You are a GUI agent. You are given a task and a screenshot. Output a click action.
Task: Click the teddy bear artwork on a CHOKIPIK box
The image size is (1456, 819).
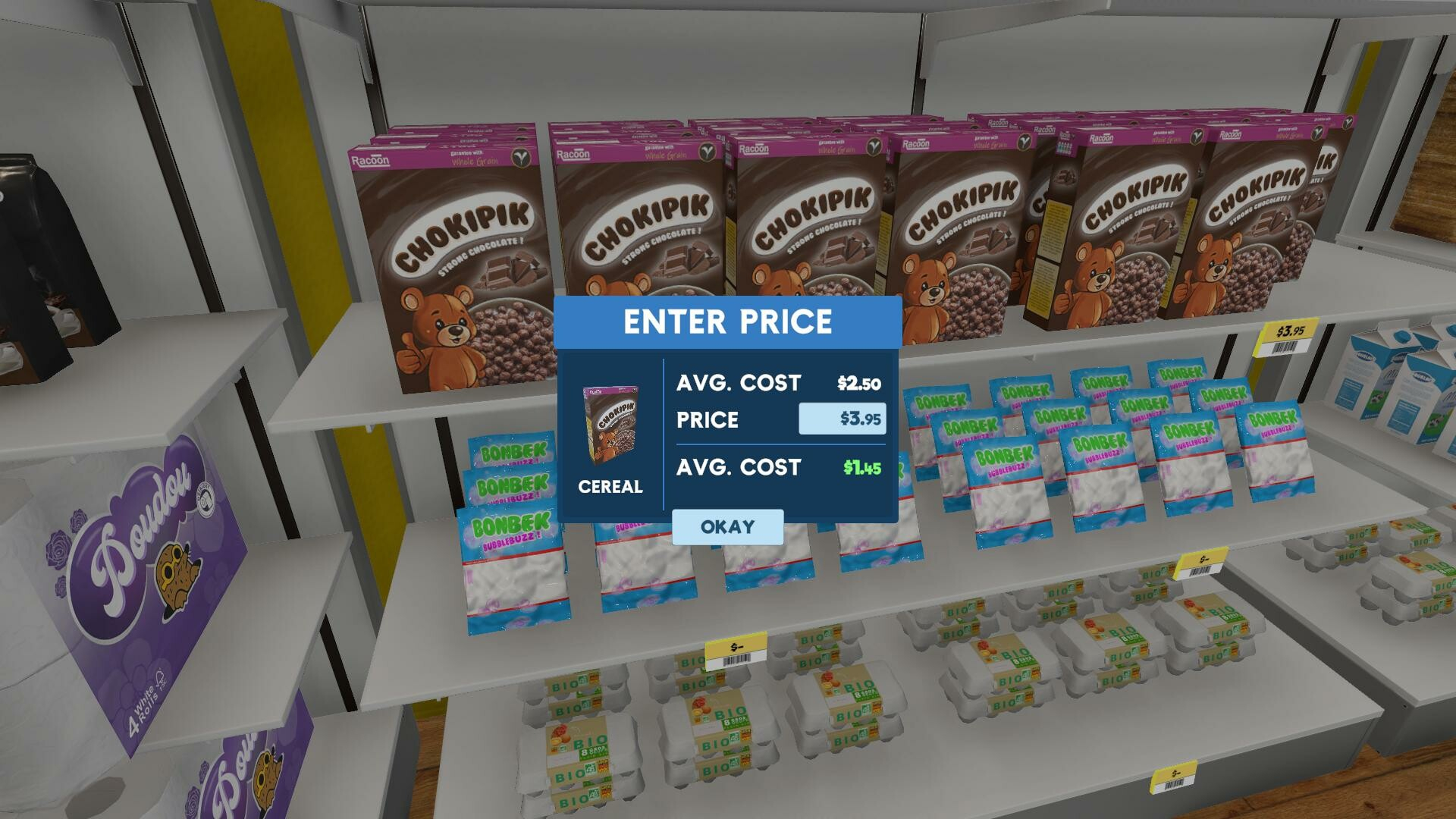pyautogui.click(x=444, y=326)
